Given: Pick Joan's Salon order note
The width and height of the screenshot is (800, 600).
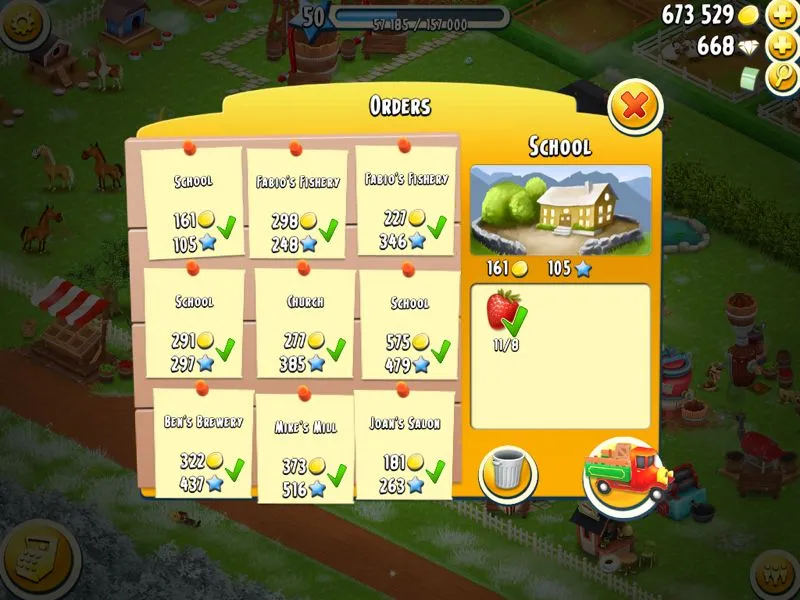Looking at the screenshot, I should click(x=404, y=445).
